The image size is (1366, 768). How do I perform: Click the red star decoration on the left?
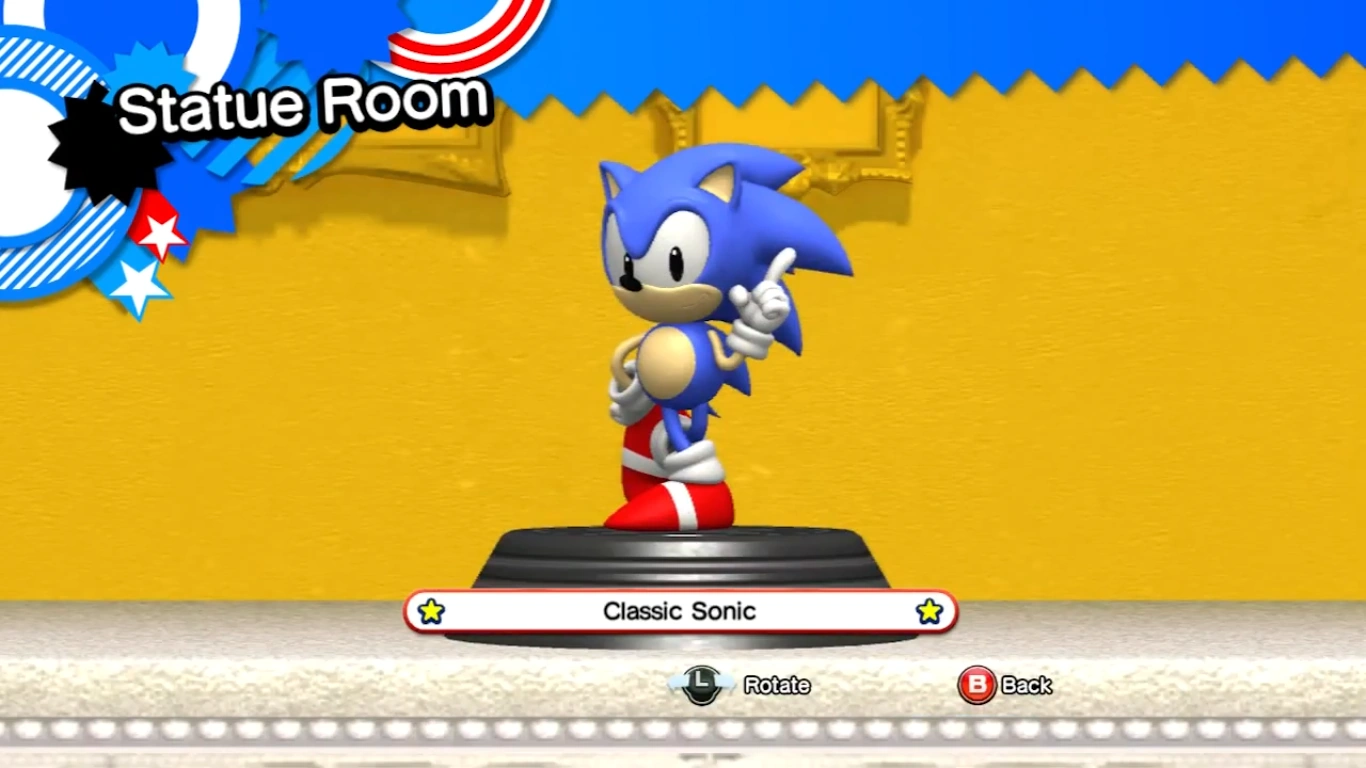(160, 232)
